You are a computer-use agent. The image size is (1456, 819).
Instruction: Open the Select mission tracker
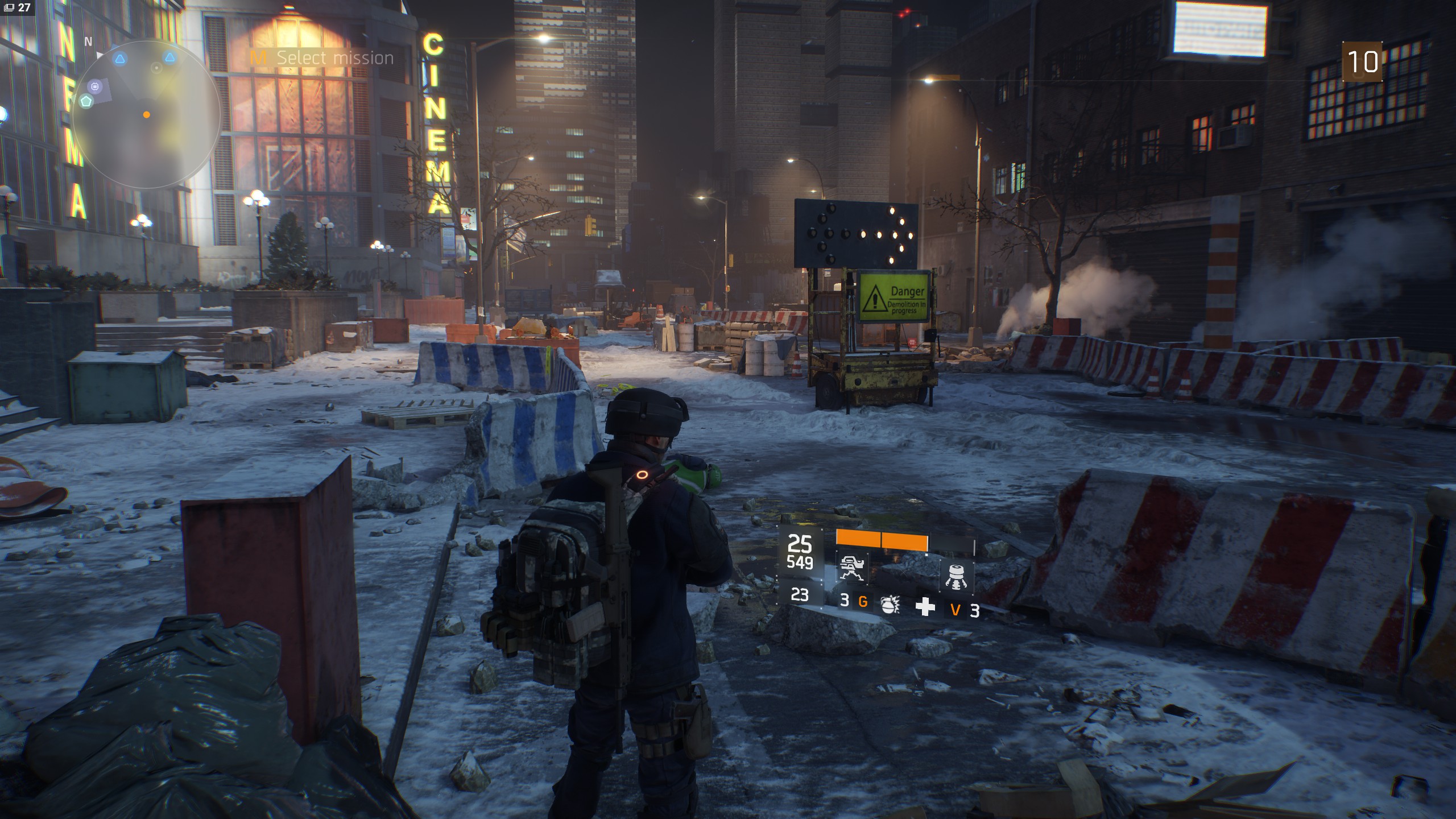point(322,57)
